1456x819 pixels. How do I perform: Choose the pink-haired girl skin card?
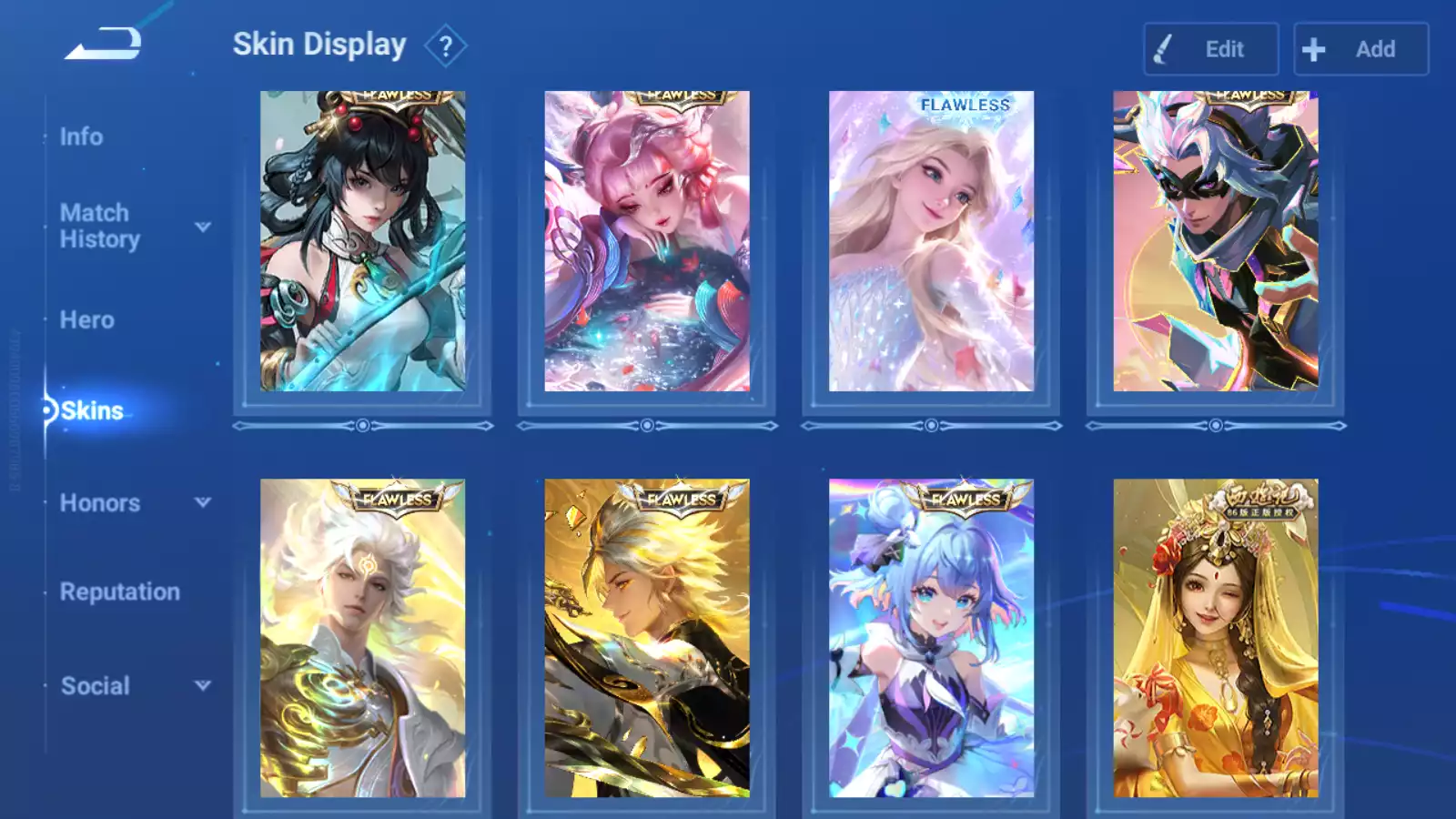coord(647,241)
